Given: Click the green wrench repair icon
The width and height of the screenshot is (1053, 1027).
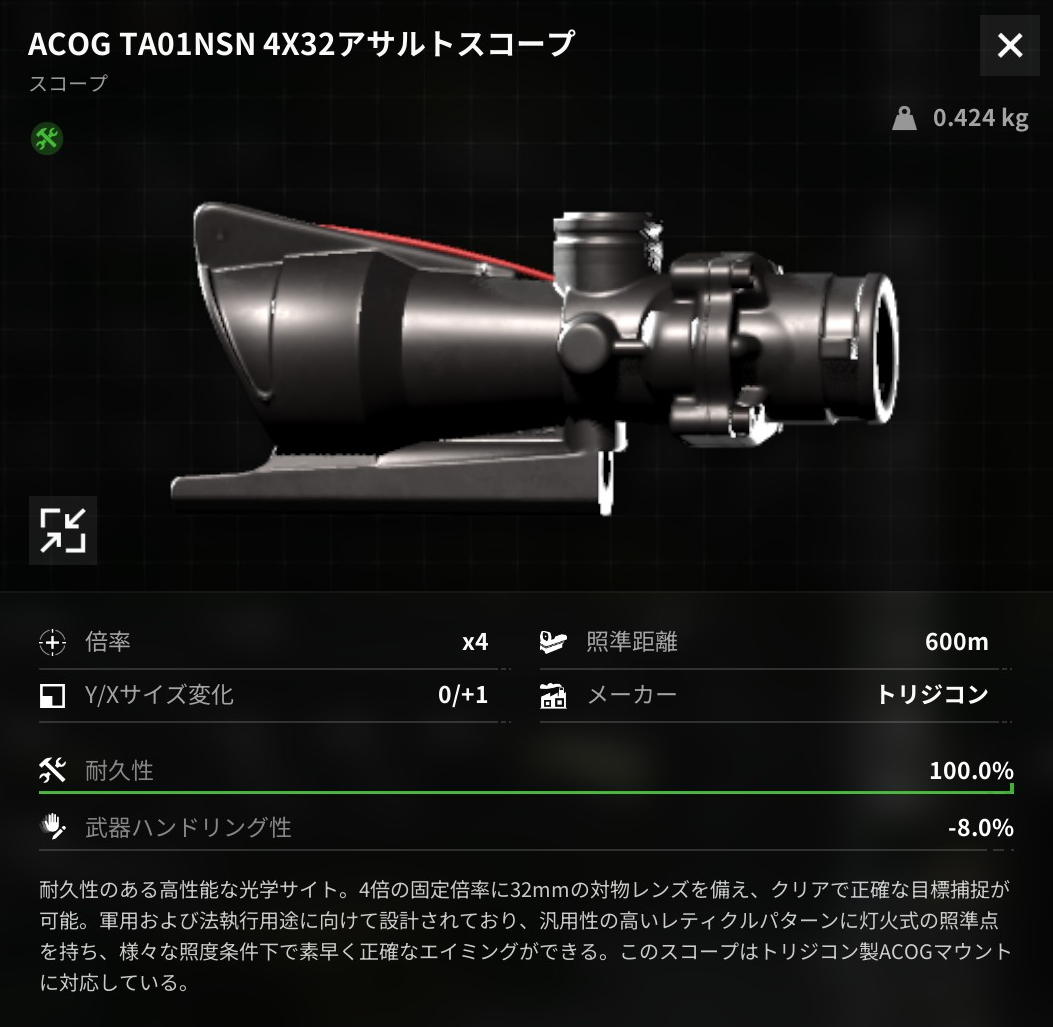Looking at the screenshot, I should point(47,138).
